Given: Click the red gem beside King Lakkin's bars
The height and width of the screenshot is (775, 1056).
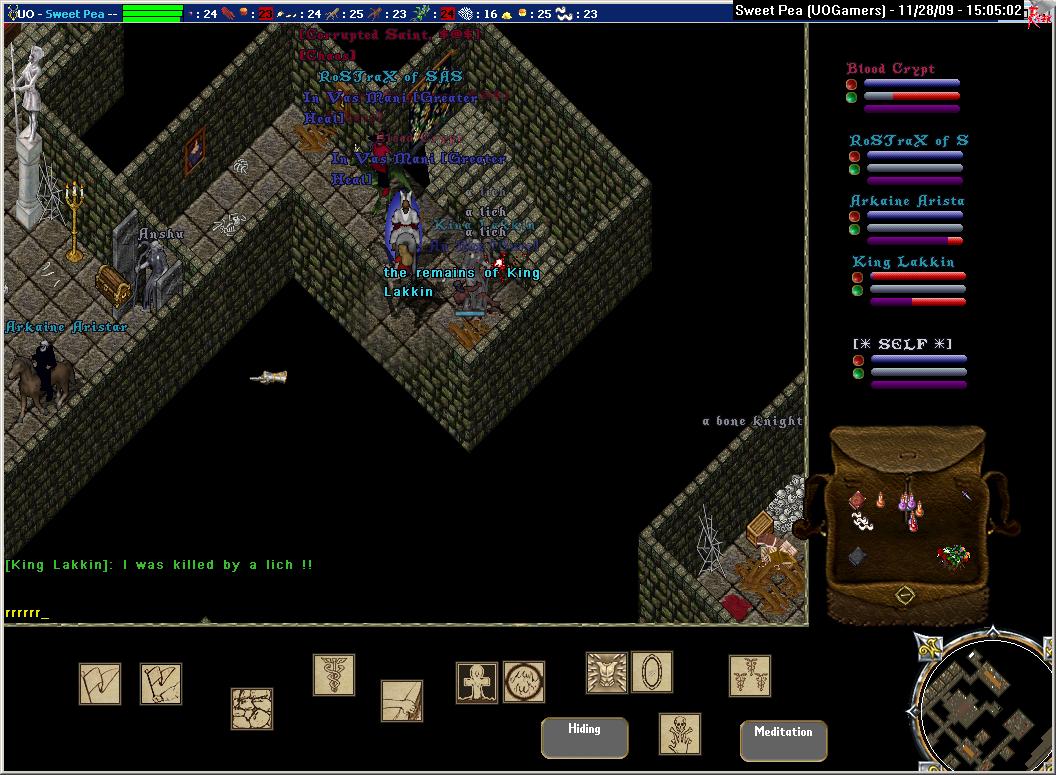Looking at the screenshot, I should (x=857, y=277).
